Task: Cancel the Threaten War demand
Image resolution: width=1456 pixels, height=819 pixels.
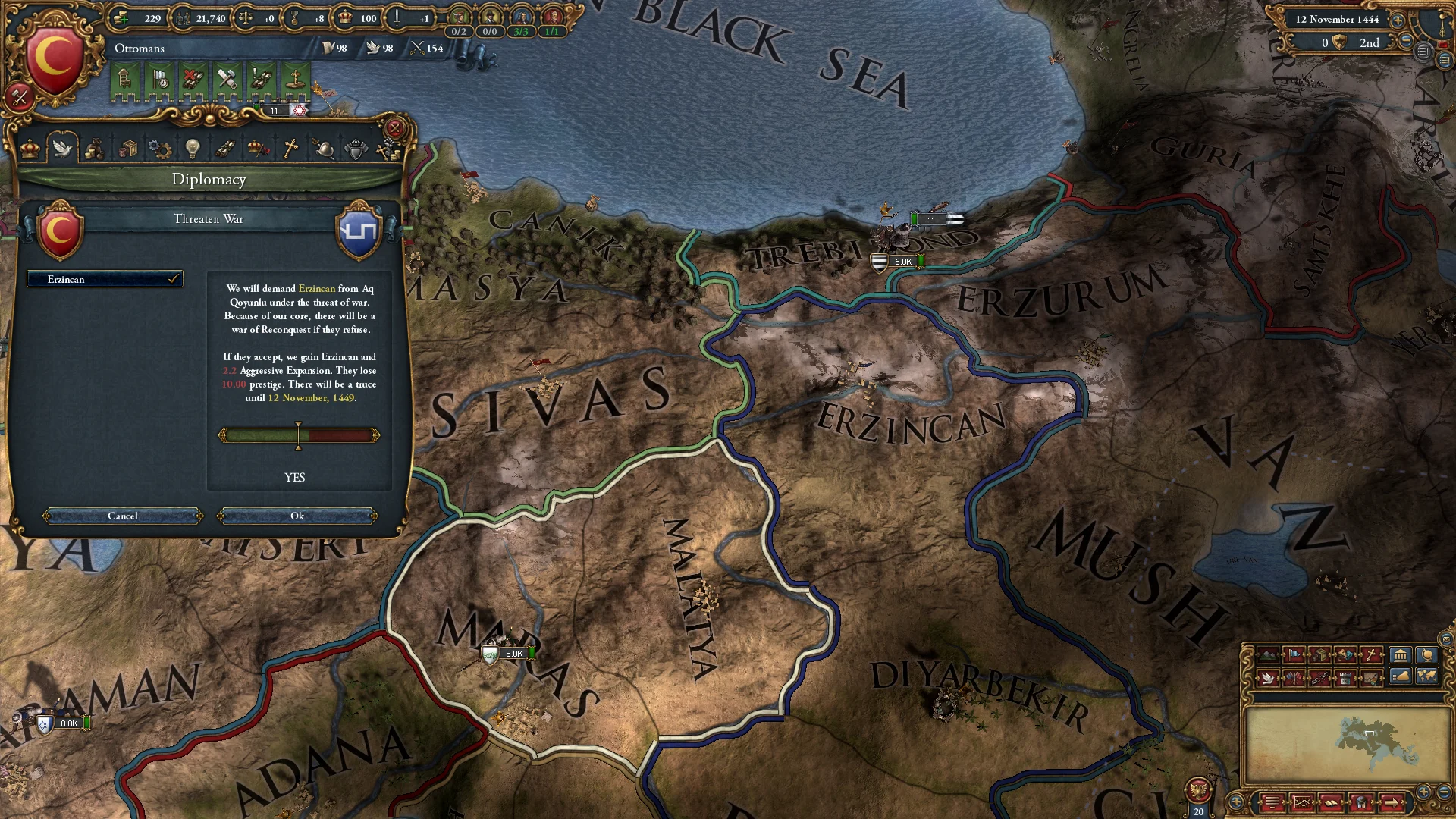Action: [x=121, y=516]
